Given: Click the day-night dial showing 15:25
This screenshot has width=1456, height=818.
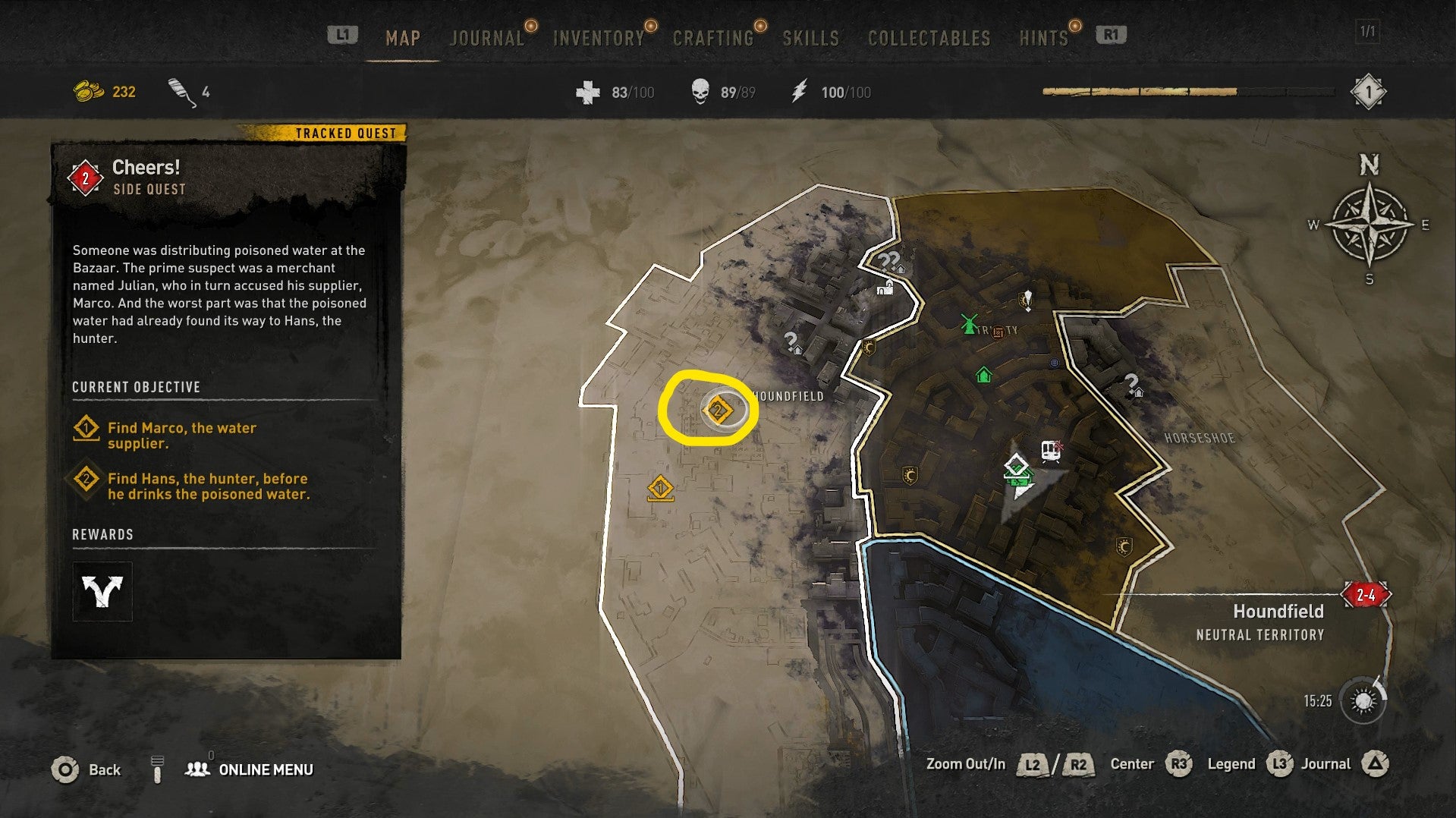Looking at the screenshot, I should [1363, 699].
